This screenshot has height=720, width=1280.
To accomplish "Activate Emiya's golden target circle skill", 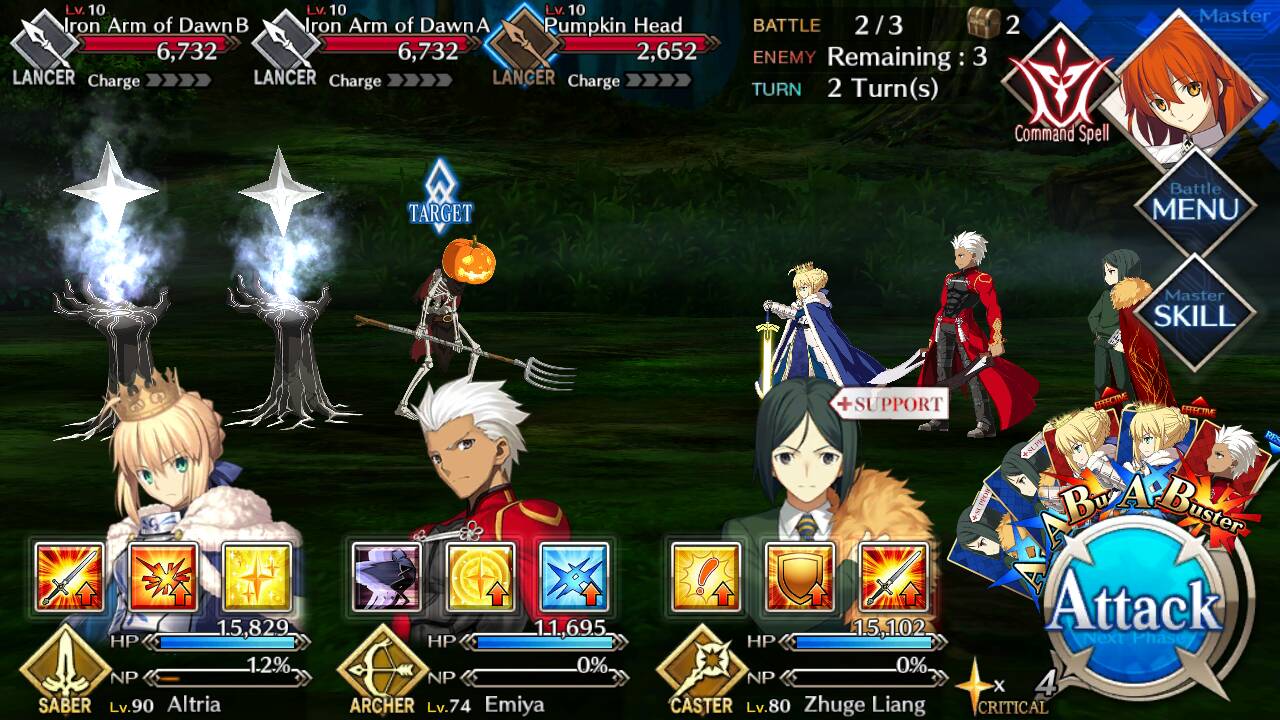I will click(x=481, y=577).
